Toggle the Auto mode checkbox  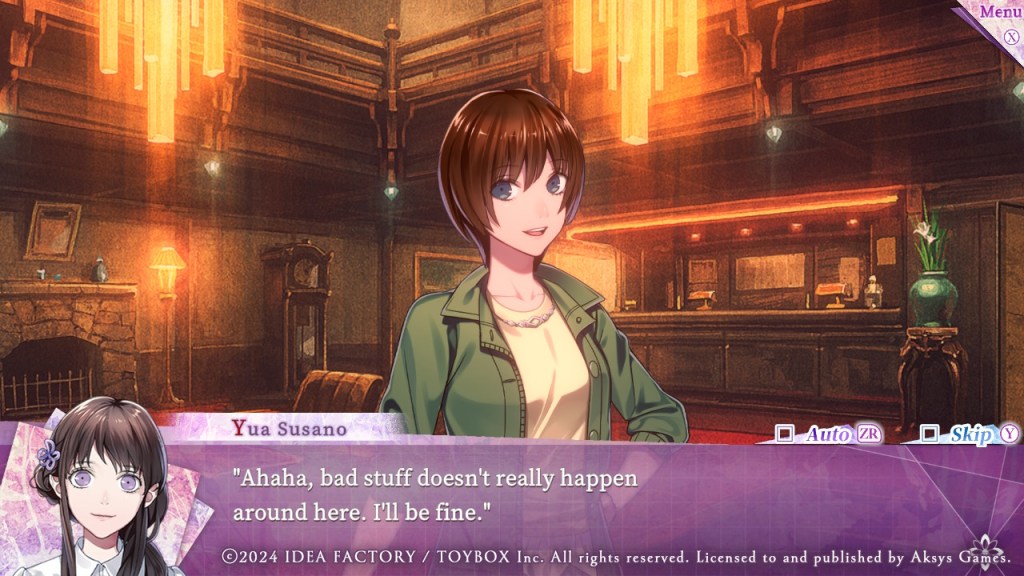point(785,434)
